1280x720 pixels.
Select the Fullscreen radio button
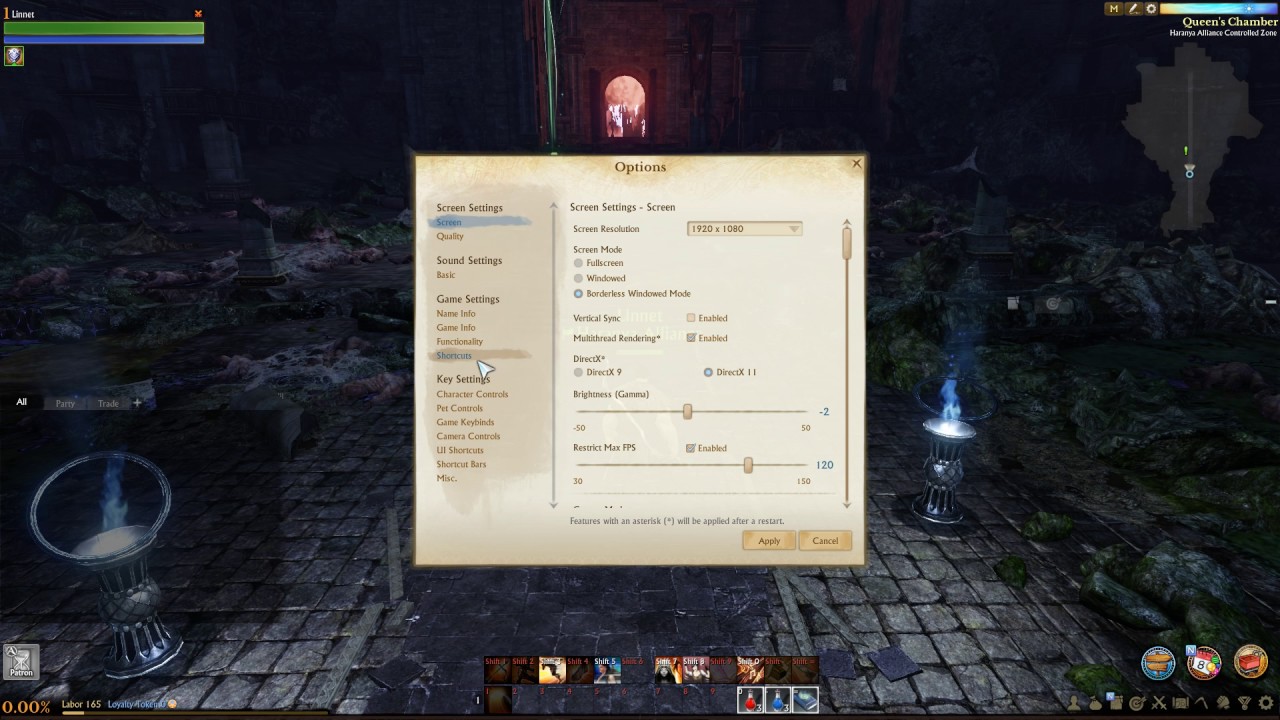pos(578,263)
